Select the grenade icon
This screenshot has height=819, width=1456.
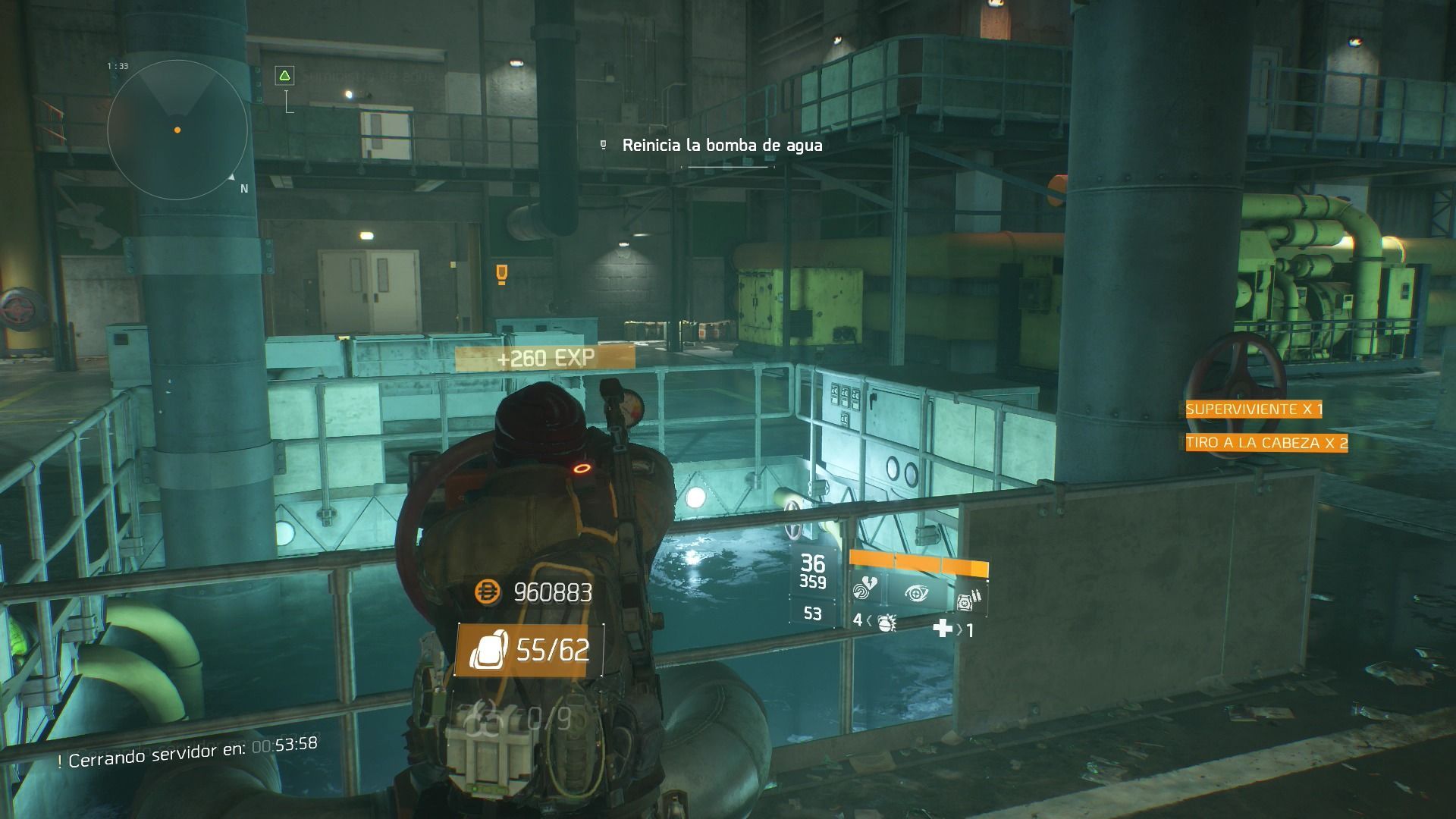(x=886, y=623)
